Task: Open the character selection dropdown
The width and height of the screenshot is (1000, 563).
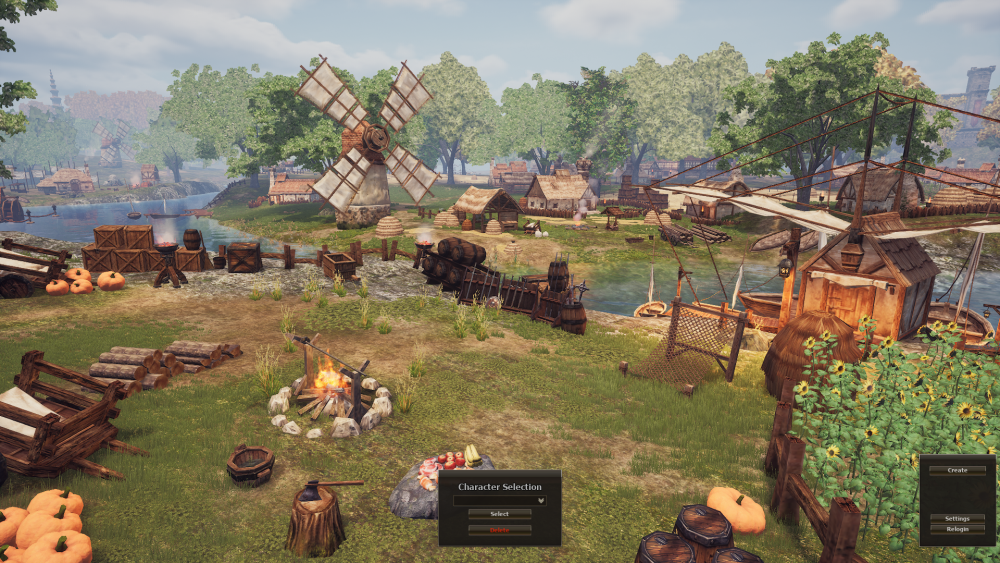Action: point(499,500)
